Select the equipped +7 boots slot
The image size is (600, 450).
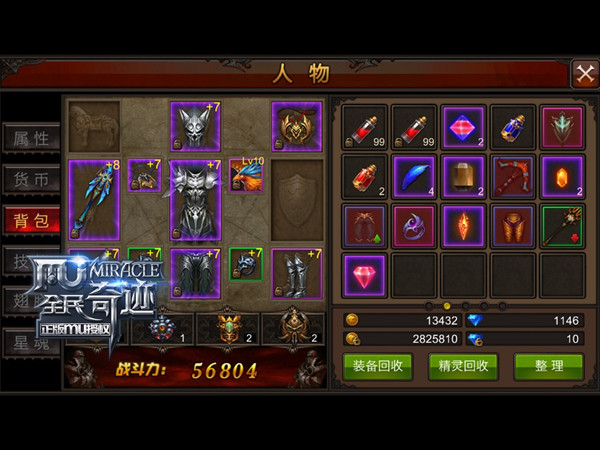coord(297,273)
